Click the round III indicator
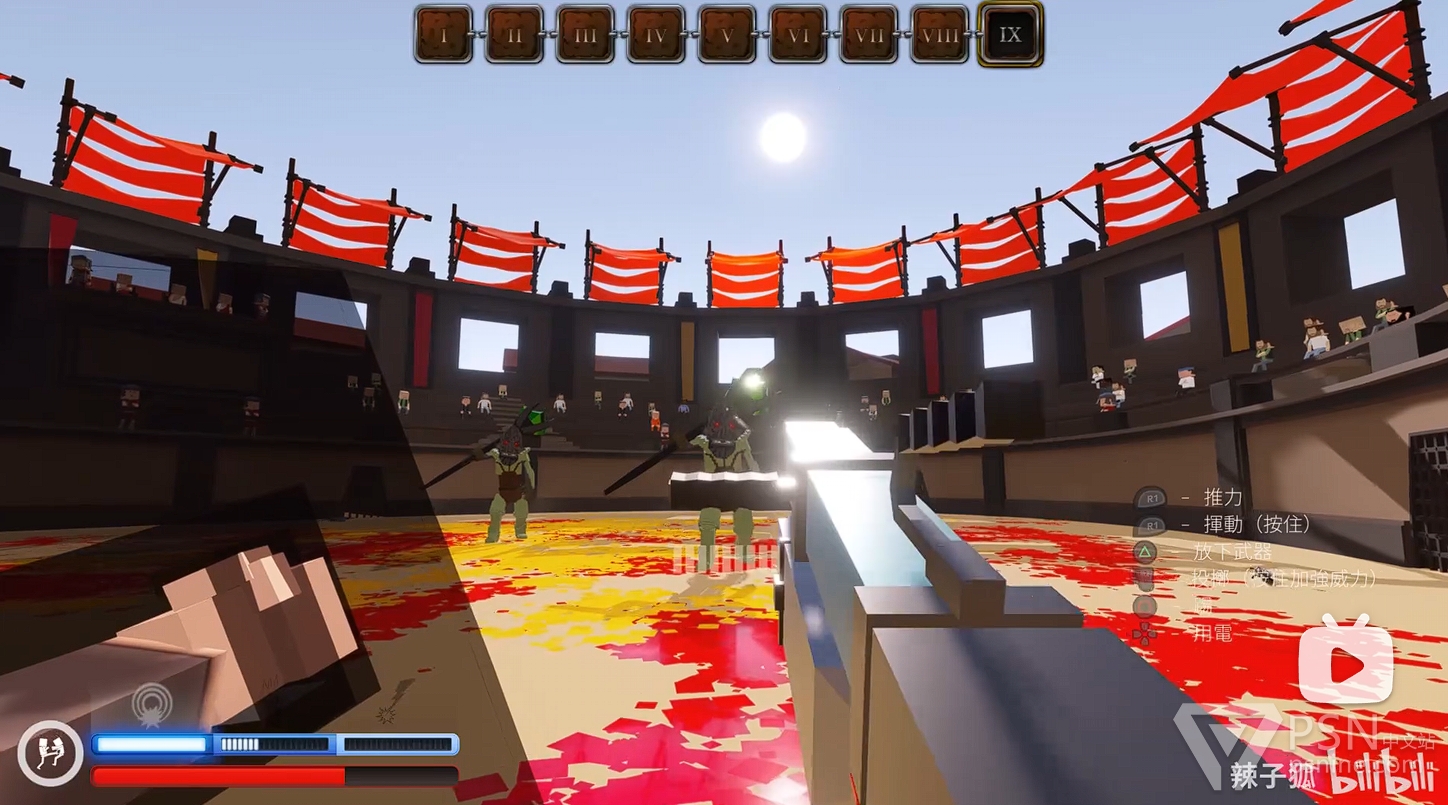This screenshot has width=1448, height=805. (x=585, y=35)
